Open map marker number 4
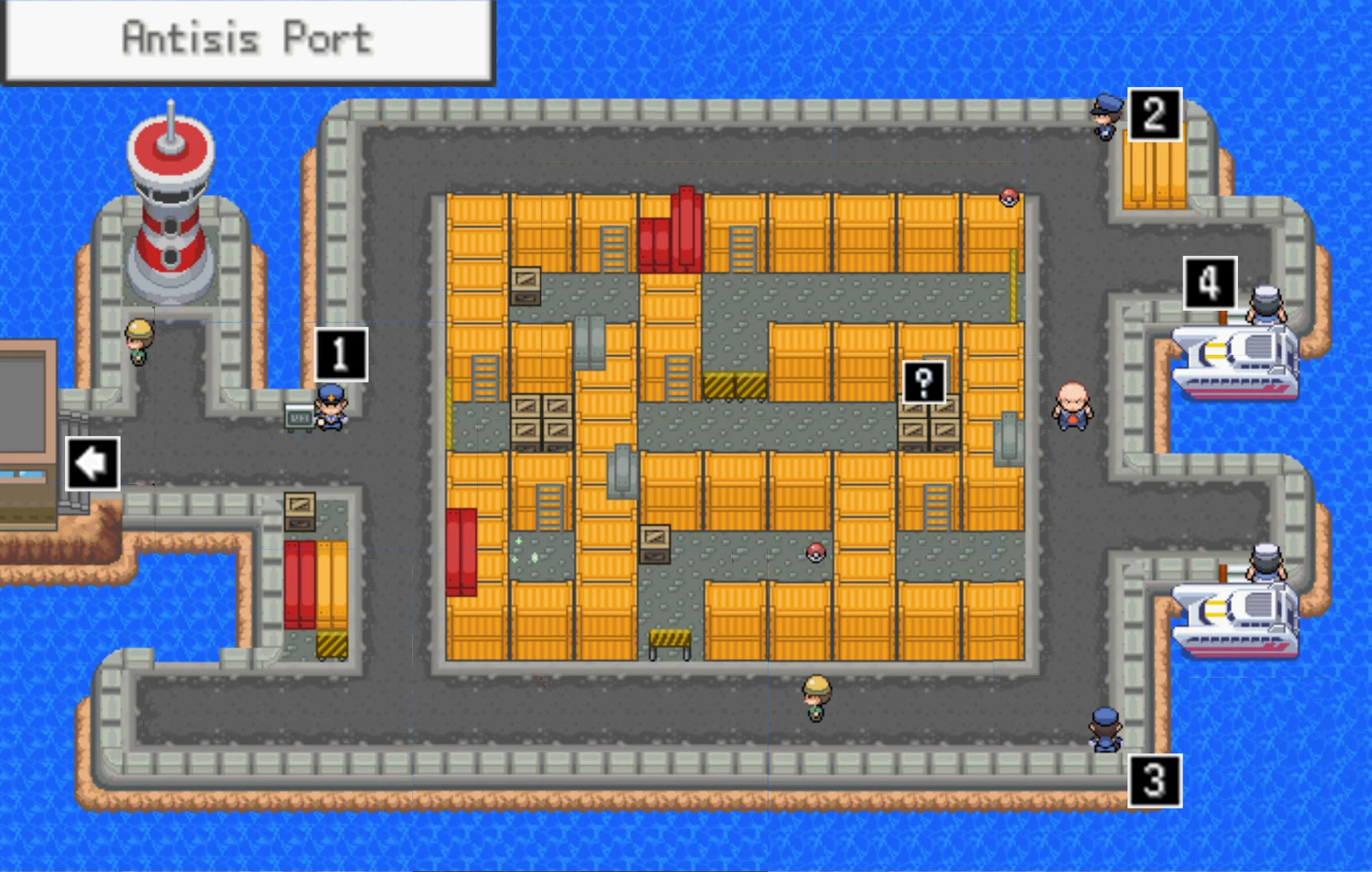1372x872 pixels. [x=1210, y=283]
